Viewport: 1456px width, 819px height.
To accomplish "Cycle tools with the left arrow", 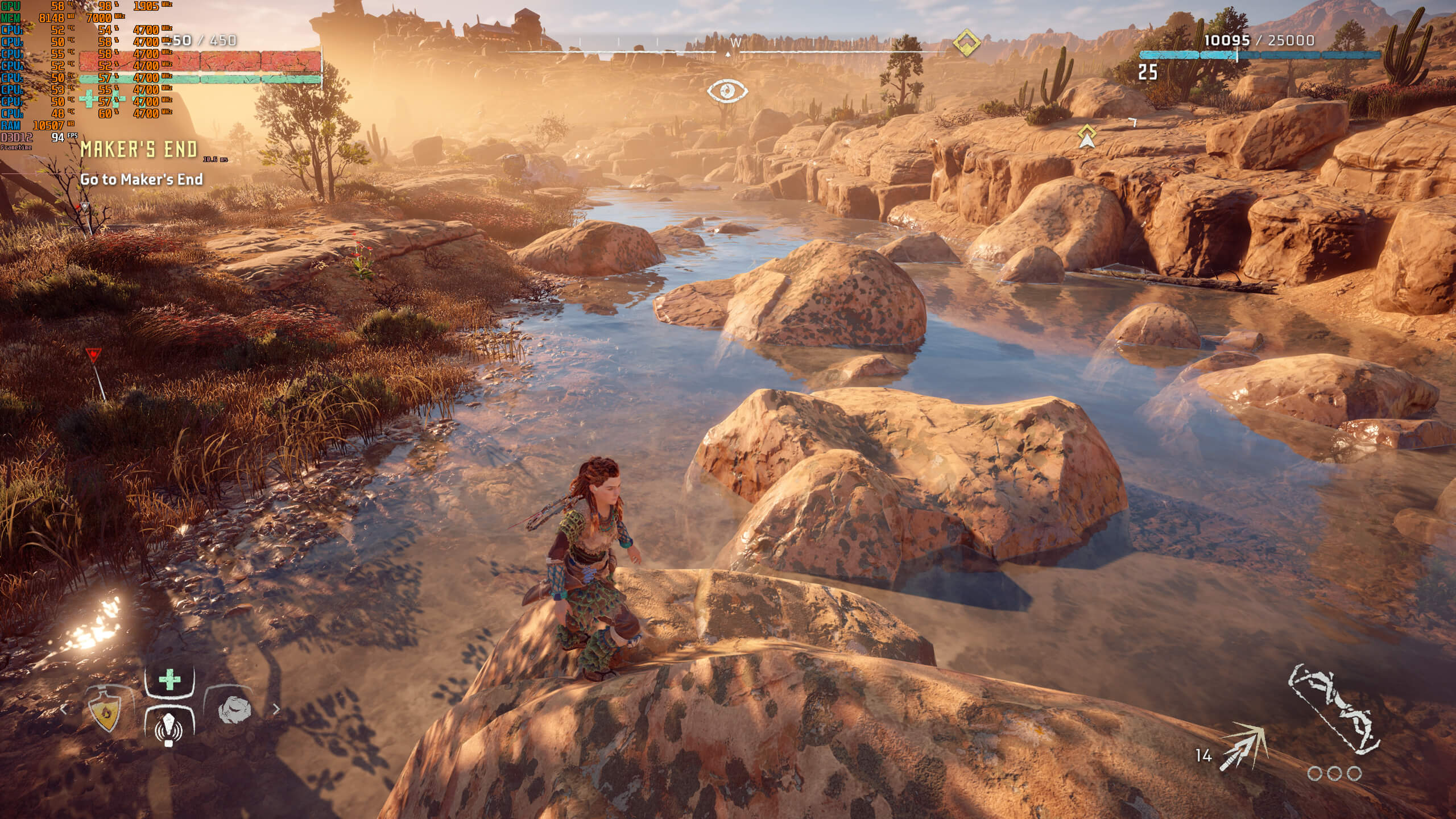I will [x=64, y=709].
